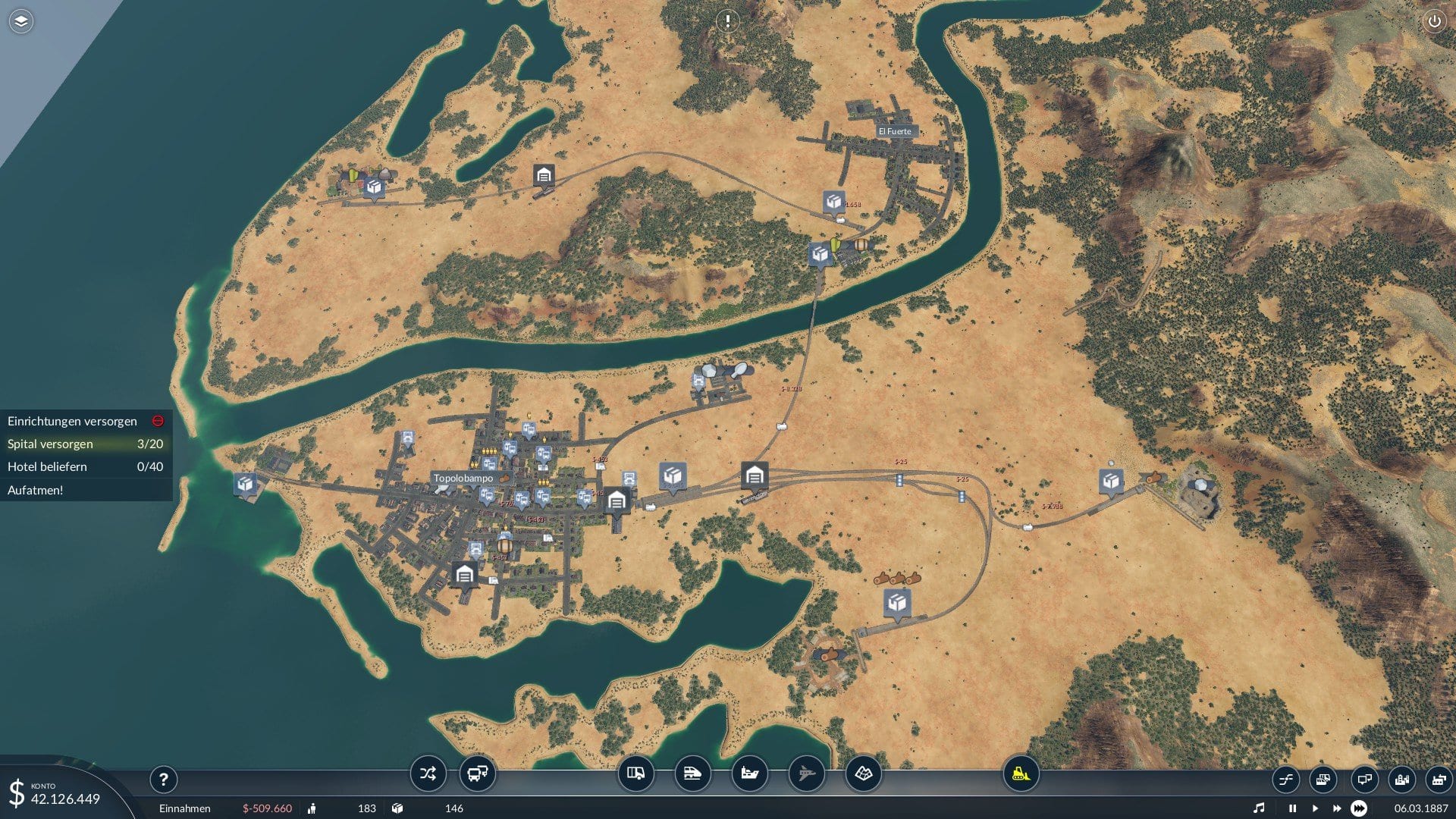Screen dimensions: 1456x819
Task: Set game speed to double fast-forward
Action: click(x=1336, y=808)
